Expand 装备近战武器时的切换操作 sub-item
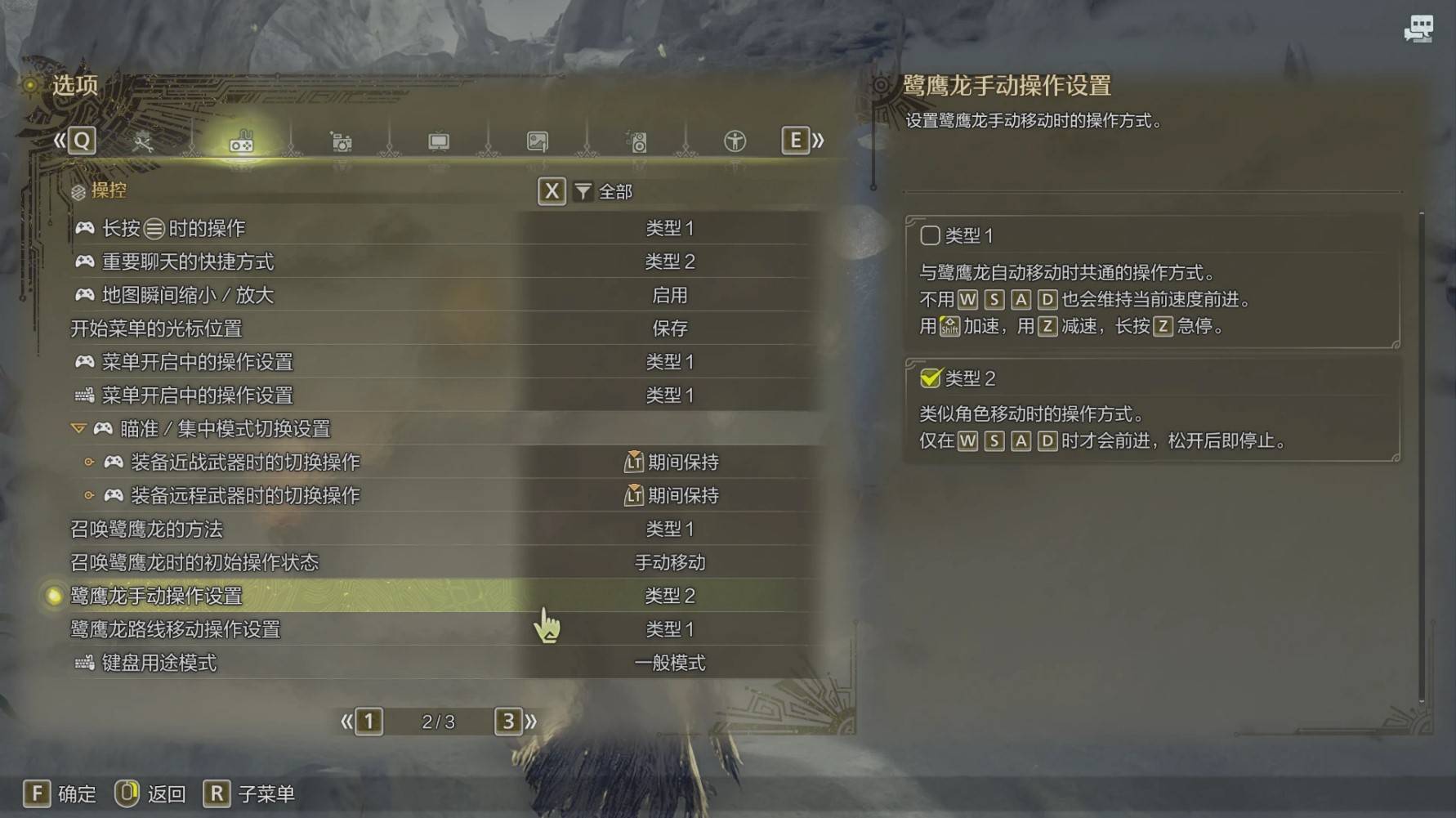 90,462
